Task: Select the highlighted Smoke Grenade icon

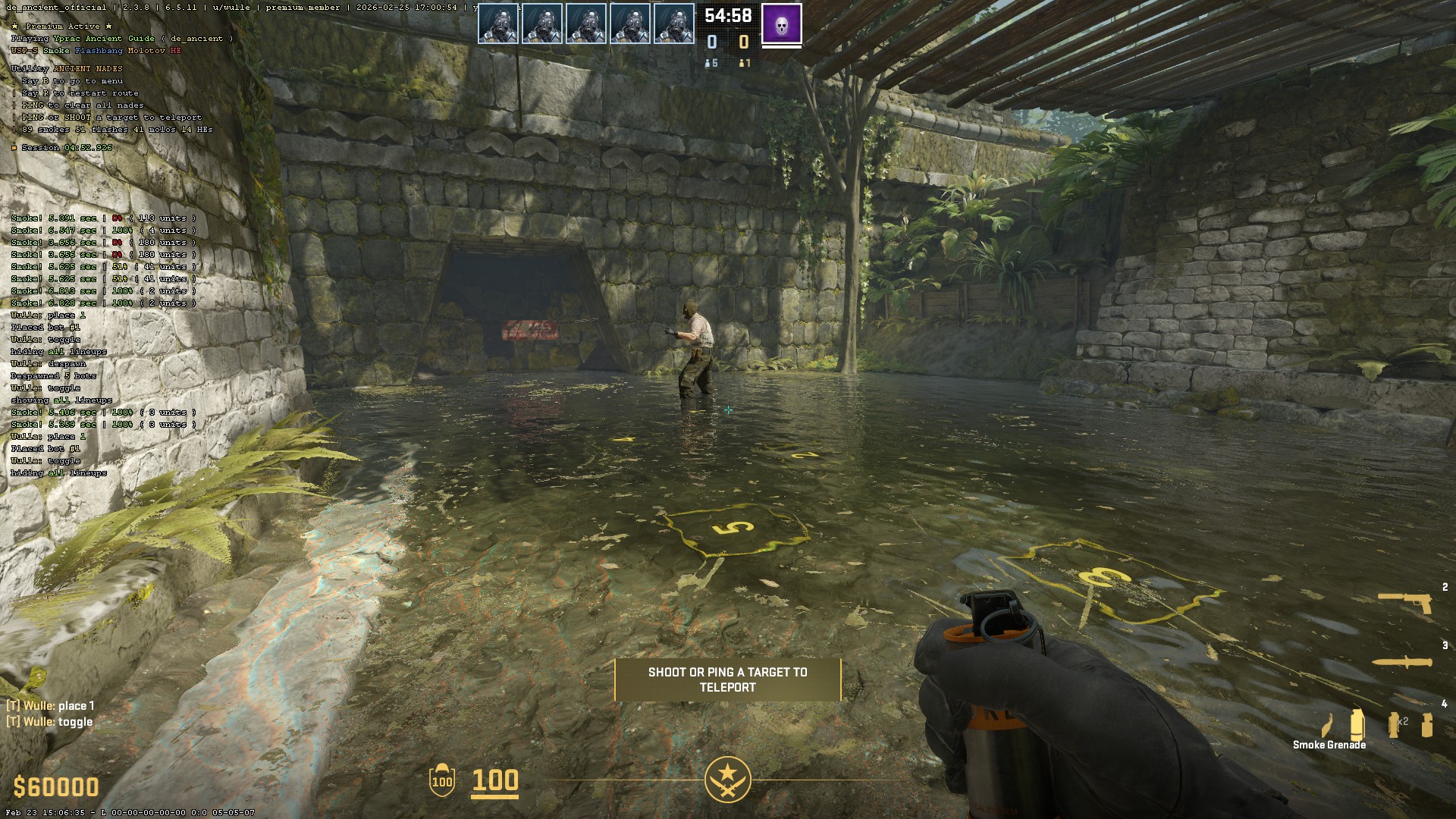Action: click(1357, 724)
